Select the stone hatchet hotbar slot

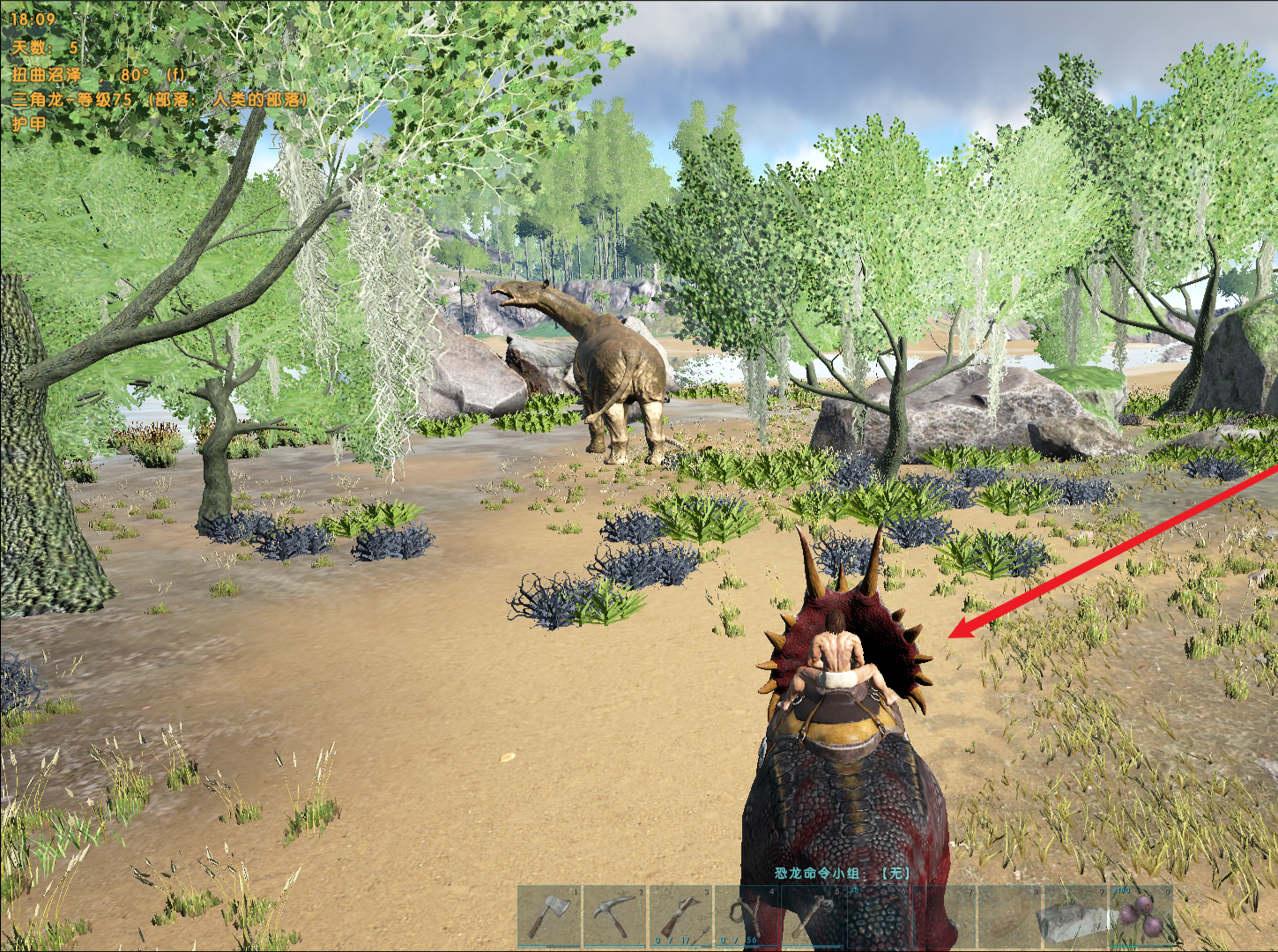(550, 916)
